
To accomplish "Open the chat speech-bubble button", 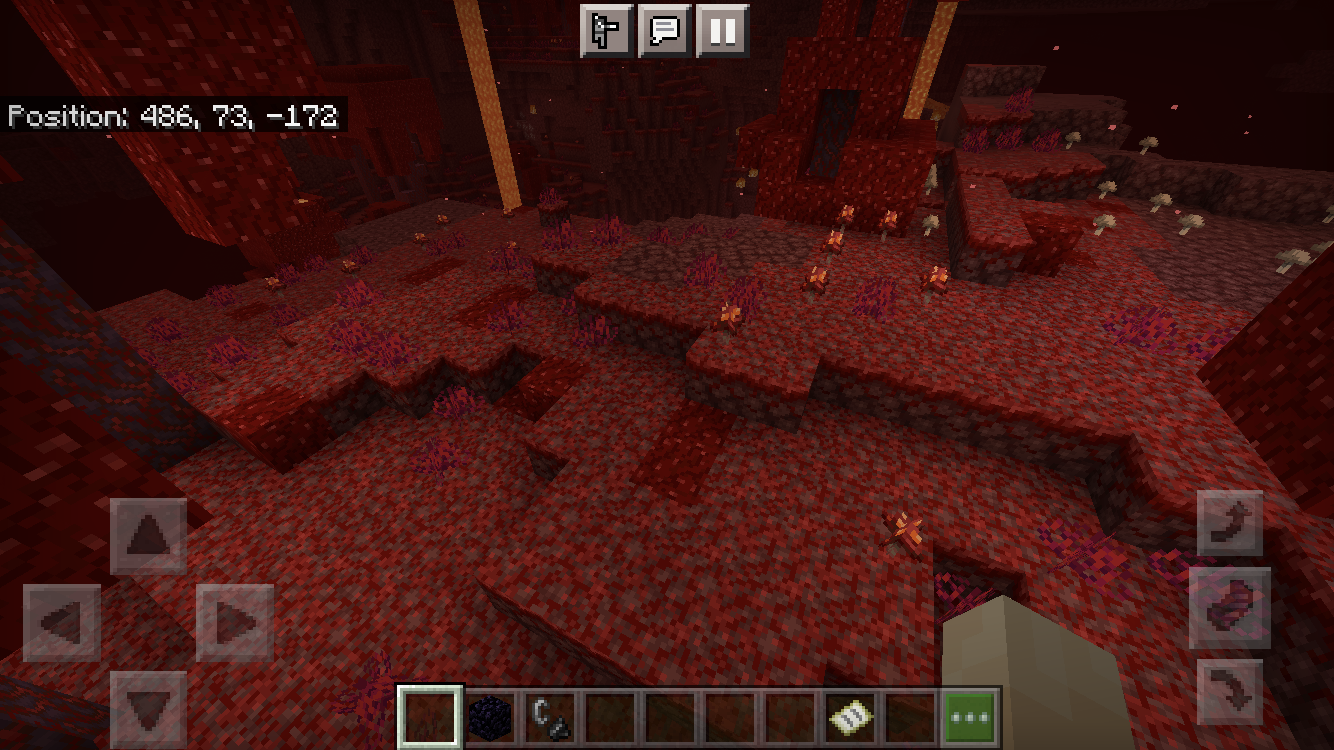I will (x=664, y=31).
